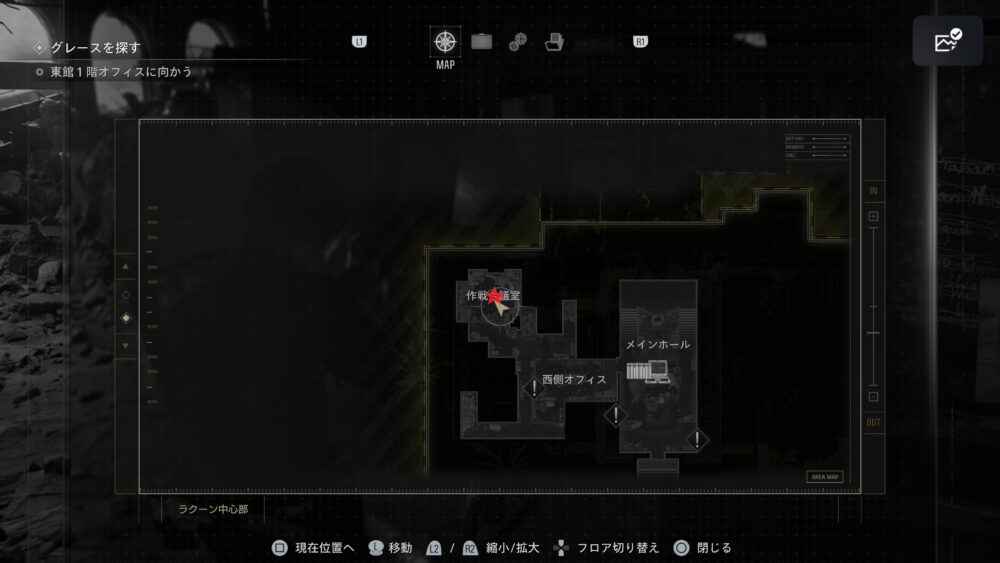Switch to the gears tab
Image resolution: width=1000 pixels, height=563 pixels.
pos(517,42)
